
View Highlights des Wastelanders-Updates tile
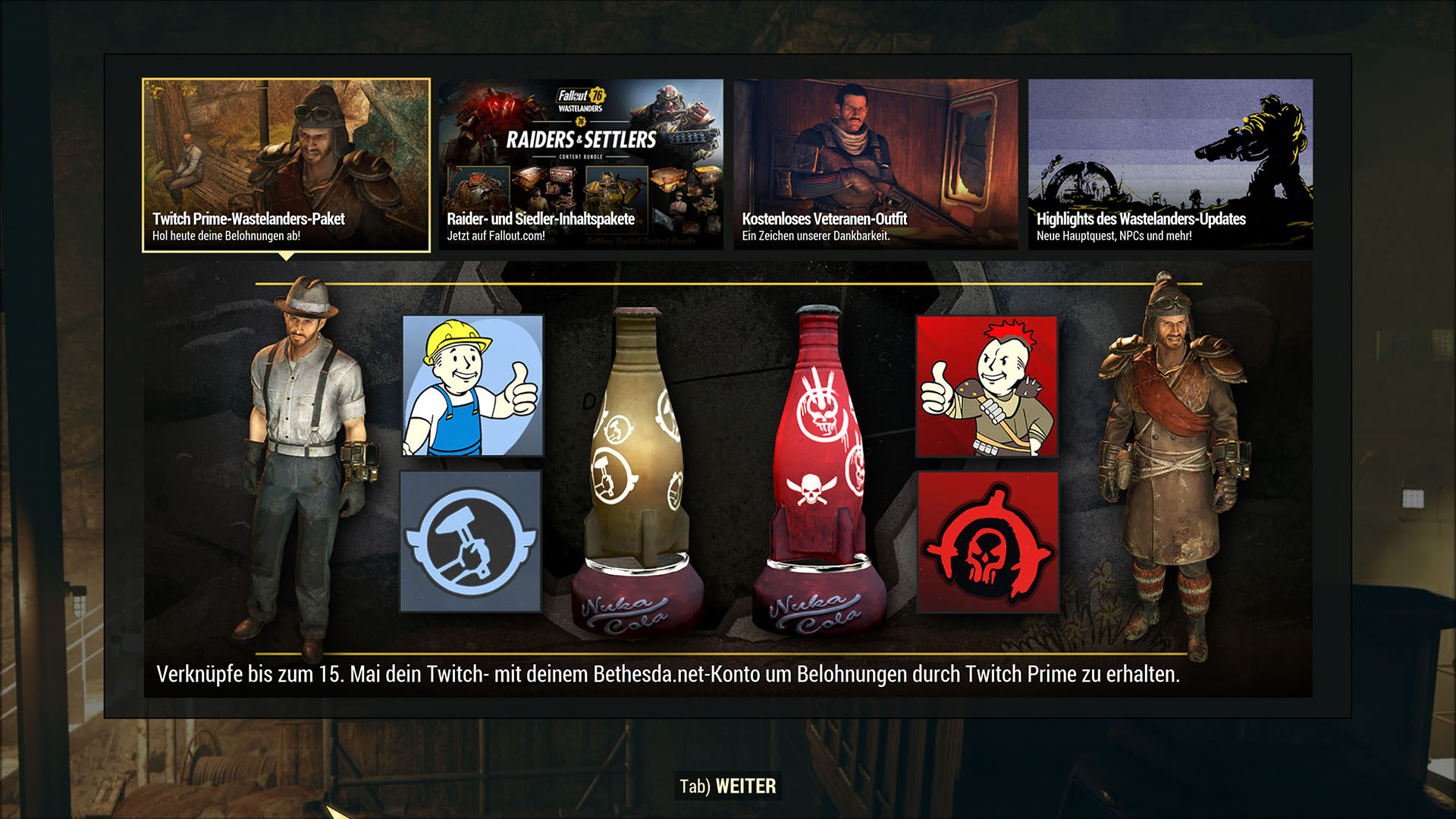[1170, 165]
